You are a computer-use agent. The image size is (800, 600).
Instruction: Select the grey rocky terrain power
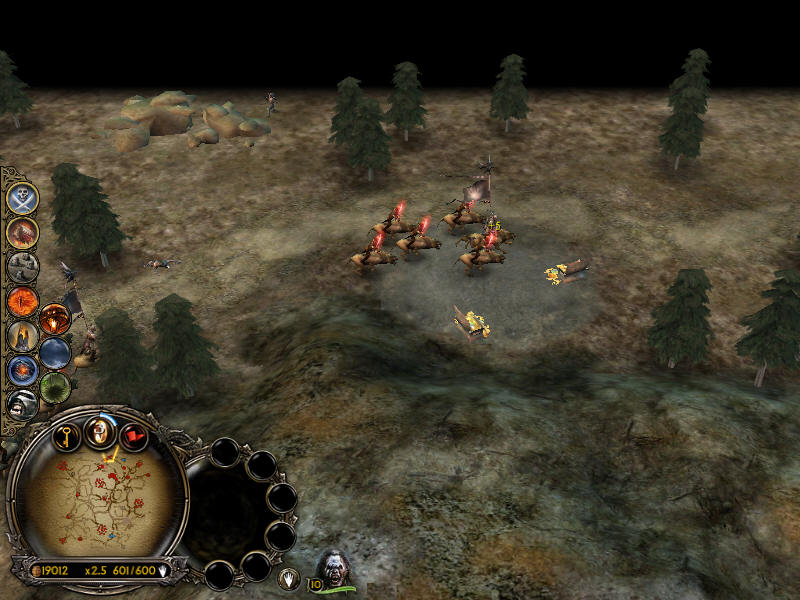22,267
